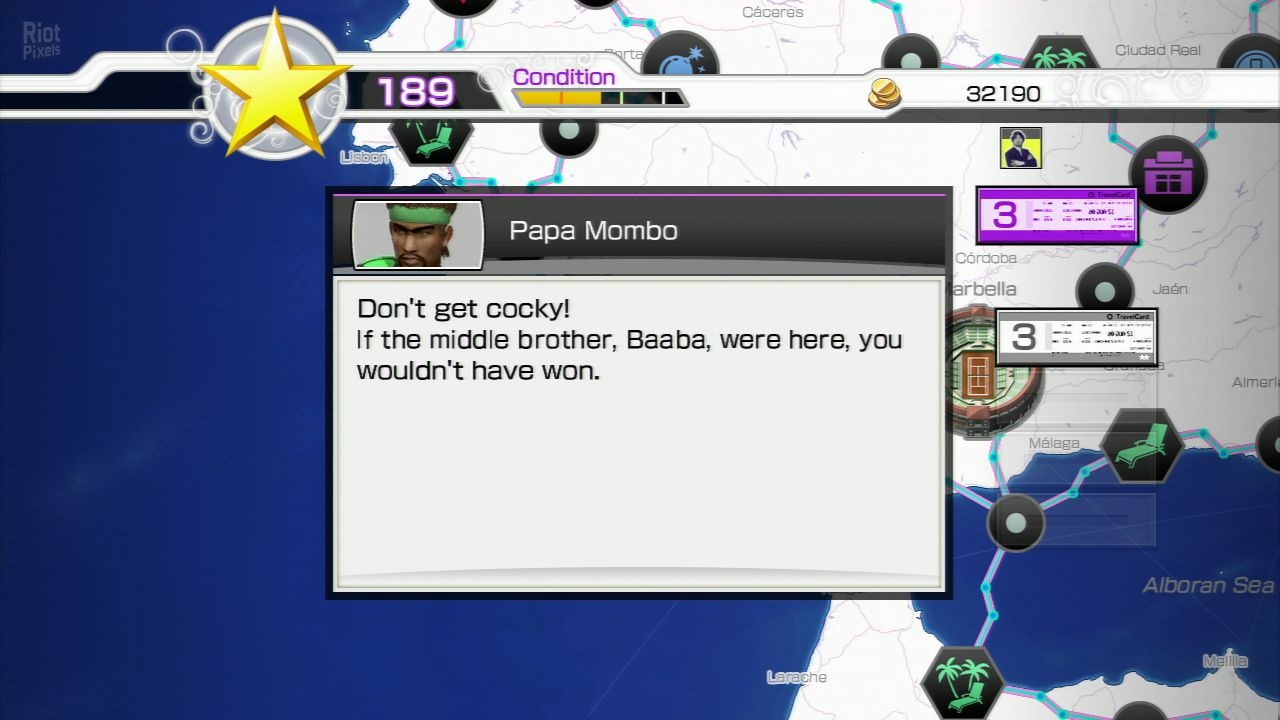
Task: Click the palm tree node near Ciudad Real
Action: 1059,58
